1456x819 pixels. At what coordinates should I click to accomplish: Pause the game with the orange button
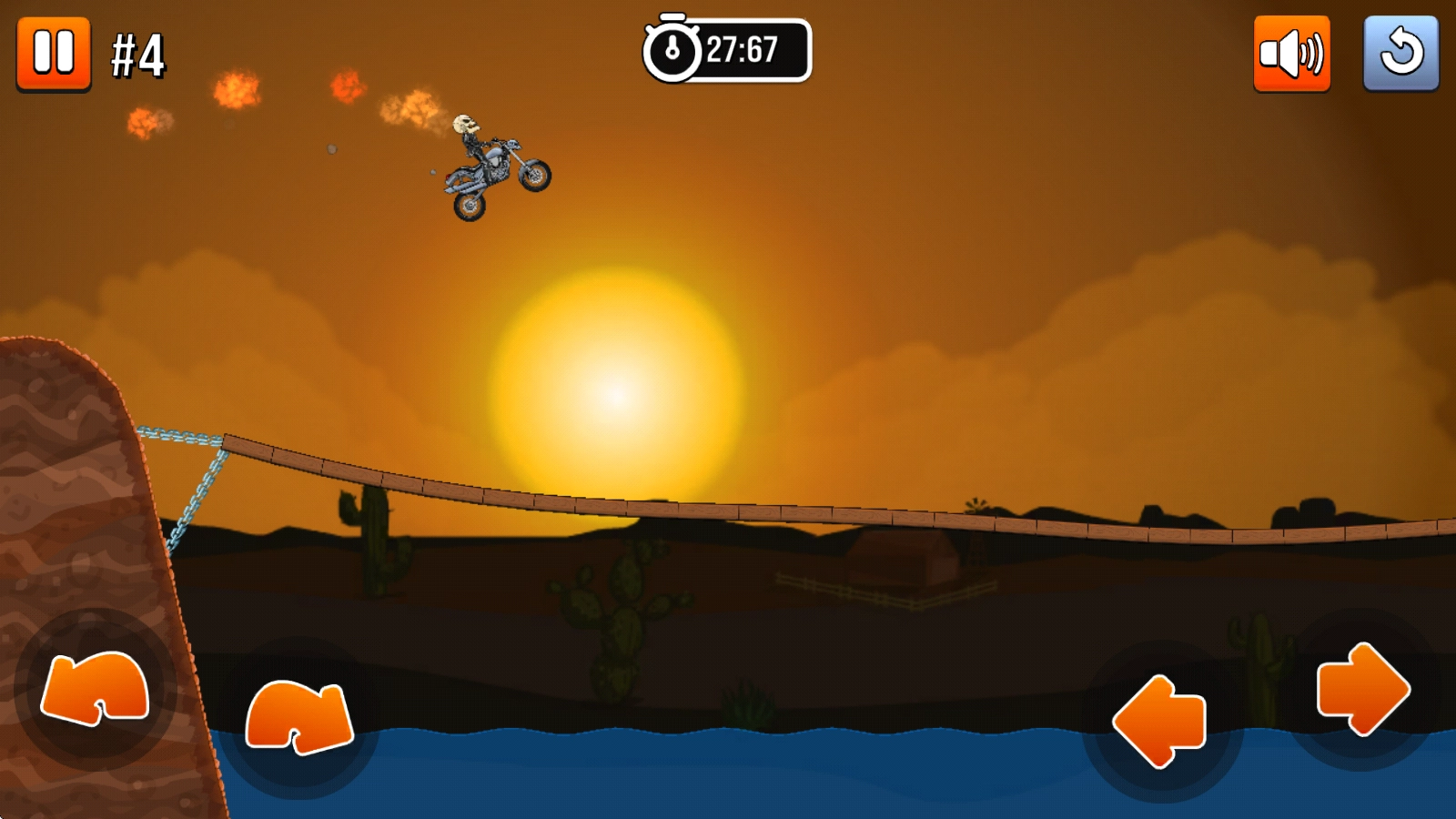coord(54,53)
